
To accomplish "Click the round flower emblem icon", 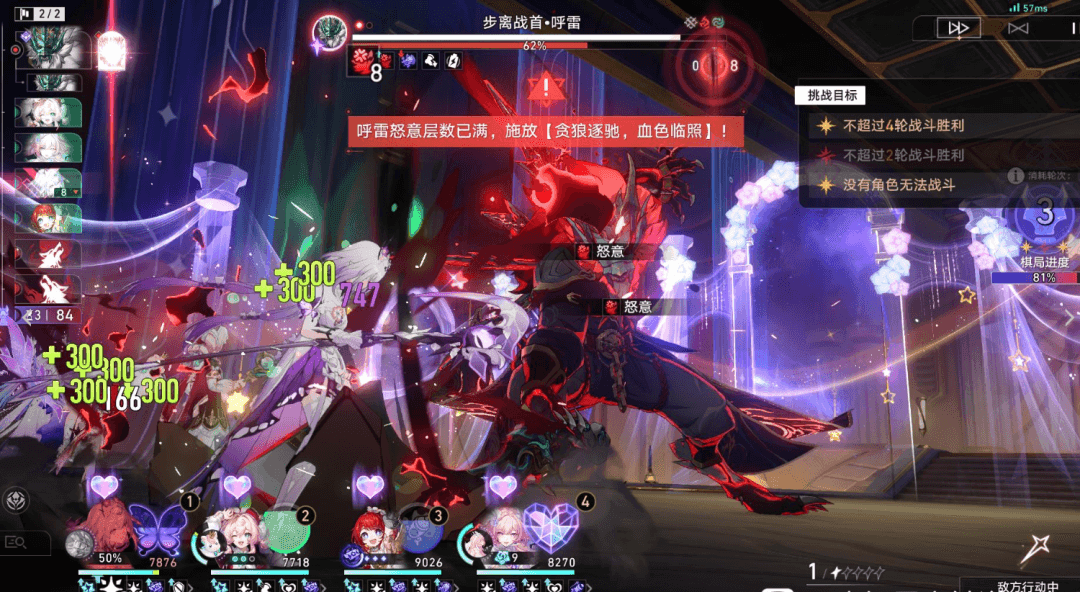I will [x=16, y=500].
